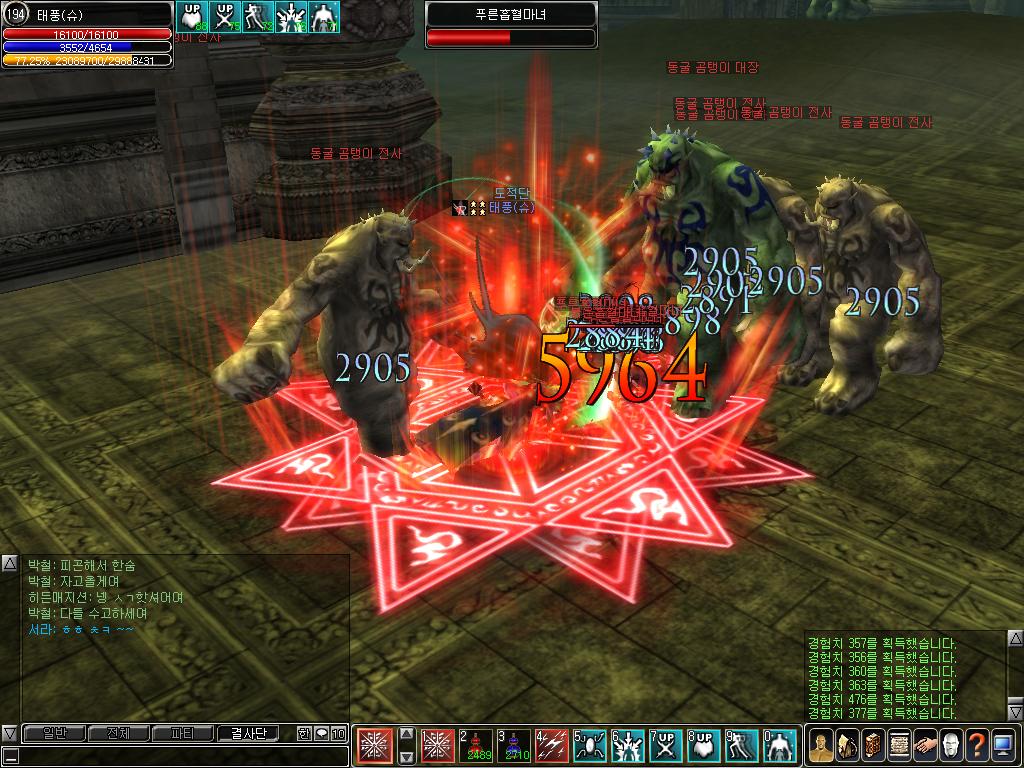Viewport: 1024px width, 768px height.
Task: Switch chat to the 일반 tab
Action: pos(53,734)
